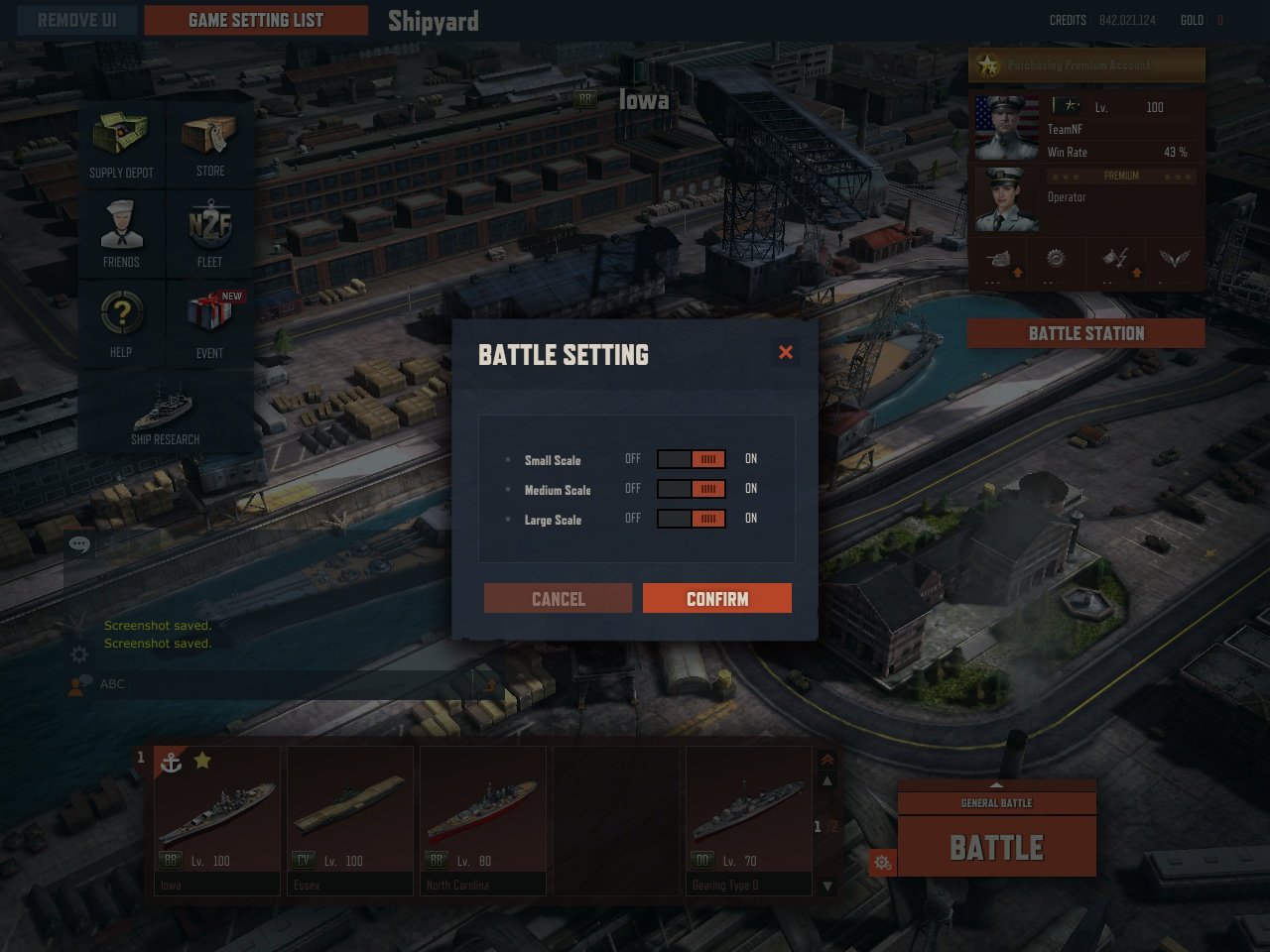Click the Game Setting List button
The image size is (1270, 952).
pyautogui.click(x=256, y=20)
